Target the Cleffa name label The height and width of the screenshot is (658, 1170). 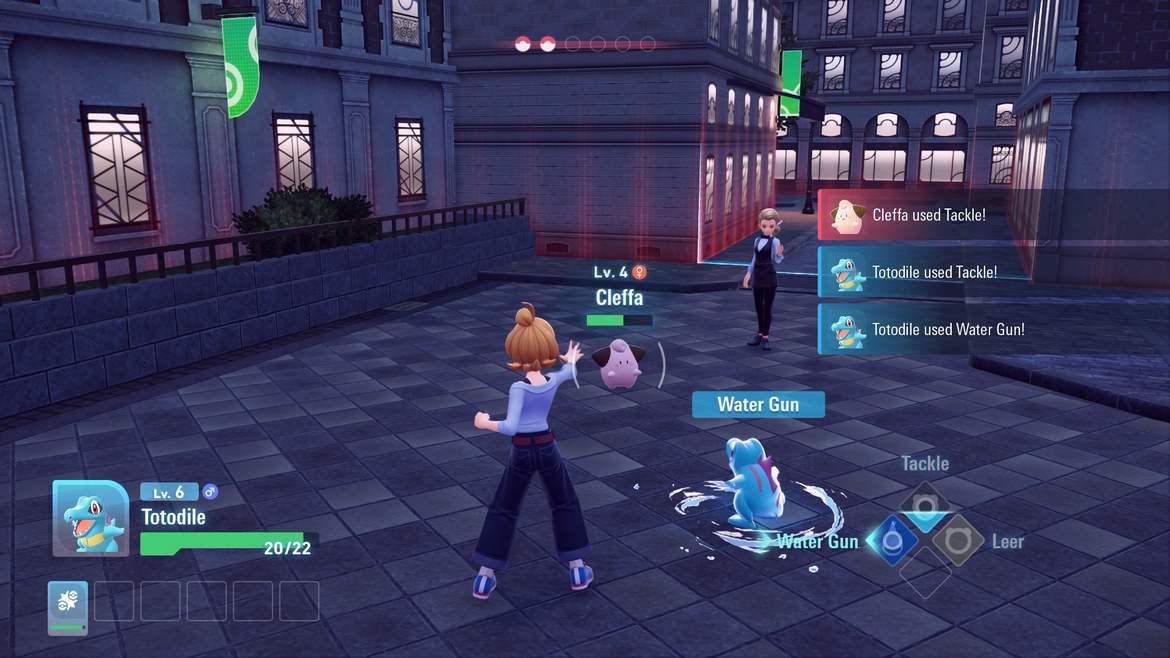point(619,297)
